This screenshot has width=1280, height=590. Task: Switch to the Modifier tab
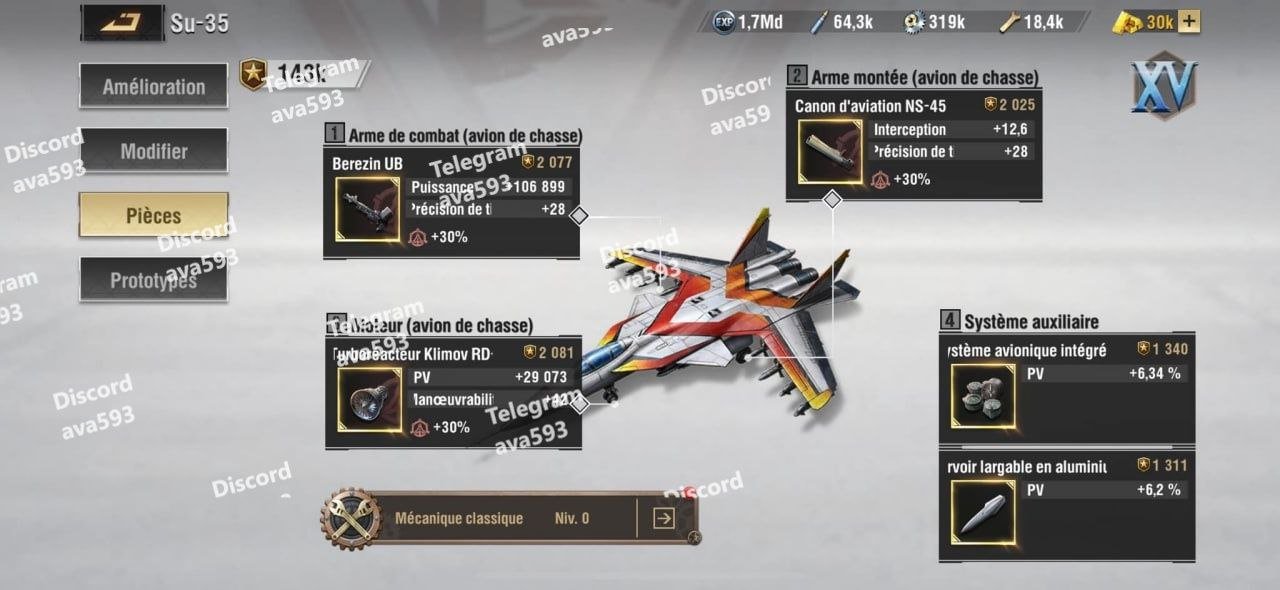coord(153,152)
